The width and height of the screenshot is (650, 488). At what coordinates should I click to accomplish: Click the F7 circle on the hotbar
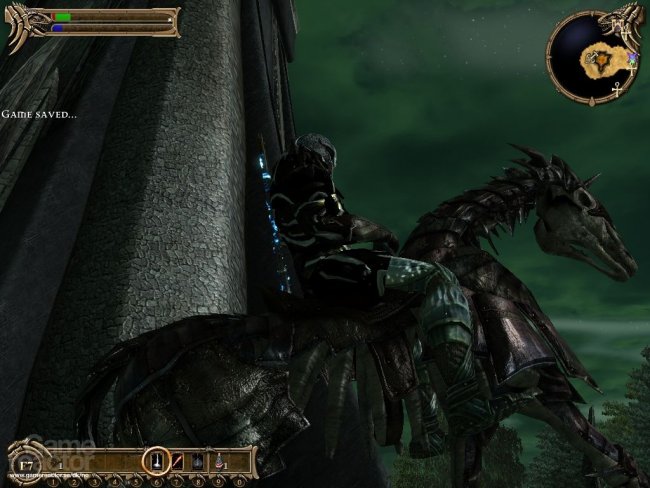pyautogui.click(x=28, y=463)
